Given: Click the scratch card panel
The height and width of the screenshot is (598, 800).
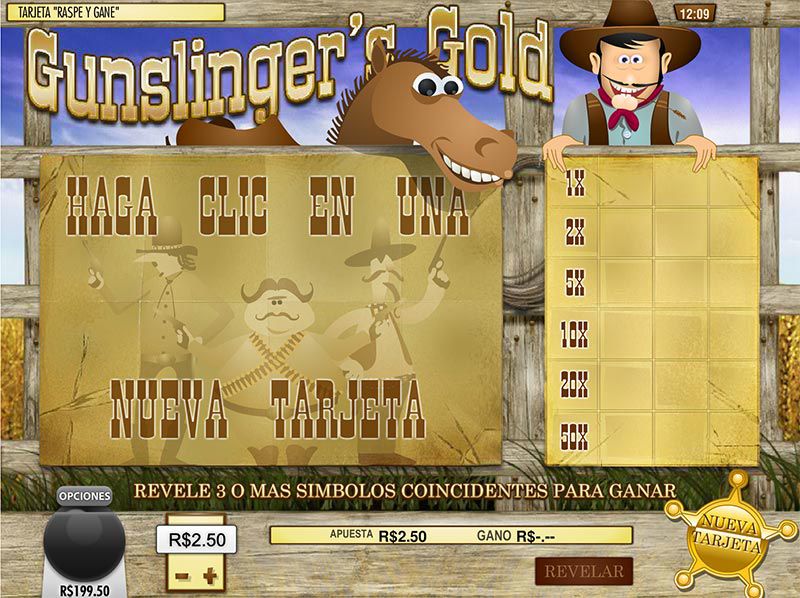Looking at the screenshot, I should click(x=270, y=310).
